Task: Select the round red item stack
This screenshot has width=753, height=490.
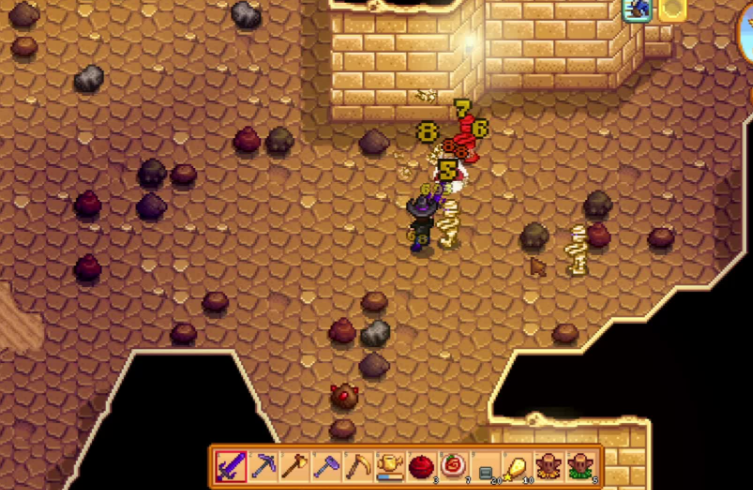Action: point(421,466)
